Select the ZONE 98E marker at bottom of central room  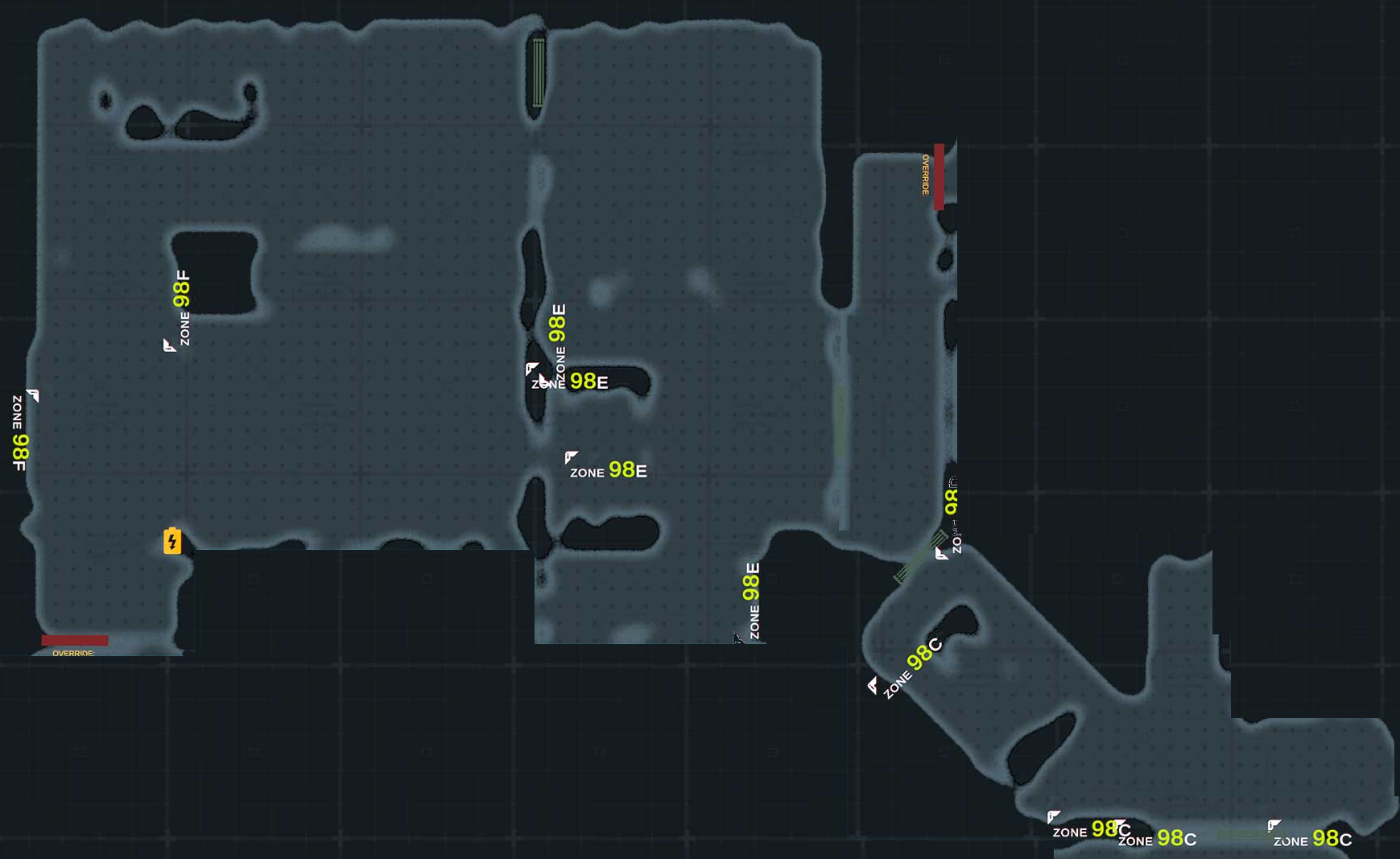[737, 636]
